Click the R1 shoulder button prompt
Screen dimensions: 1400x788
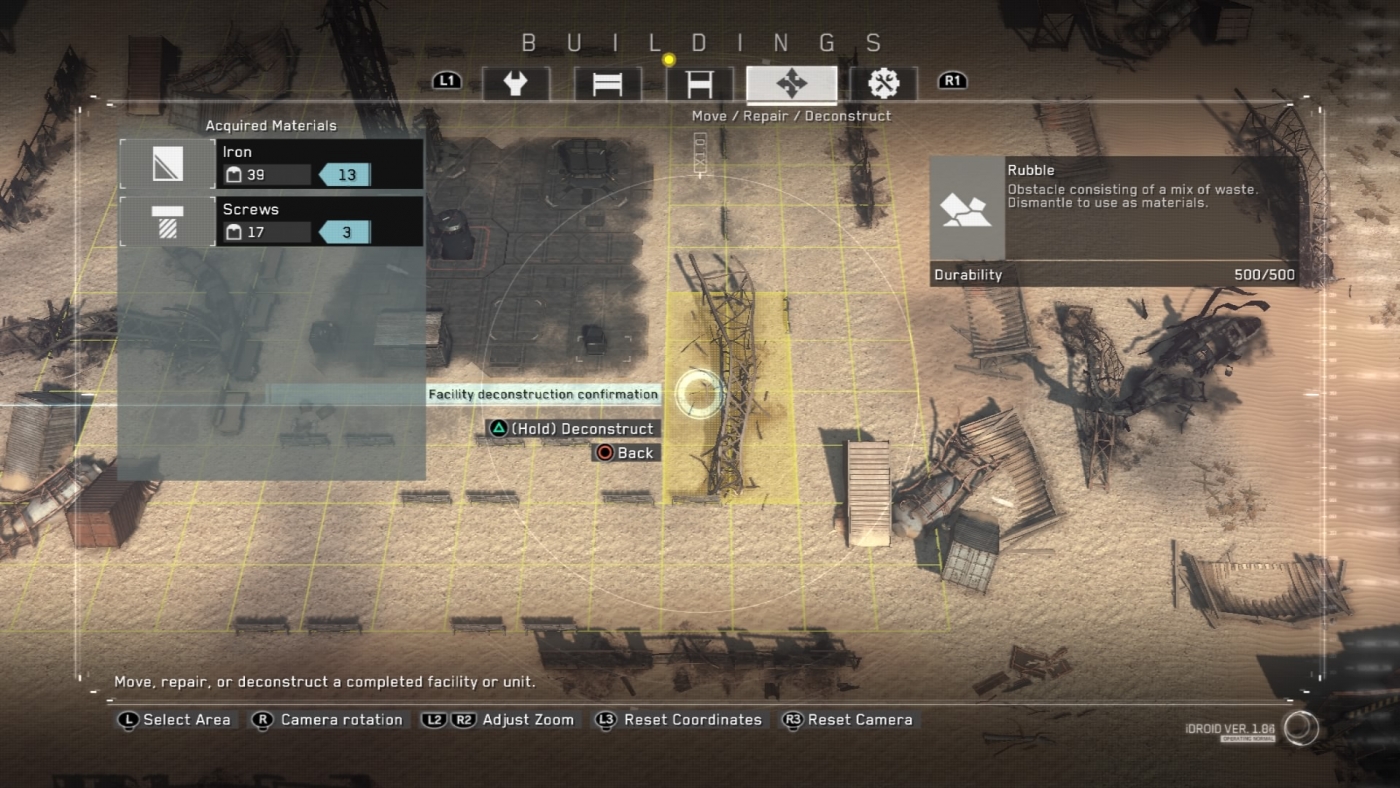click(x=951, y=81)
